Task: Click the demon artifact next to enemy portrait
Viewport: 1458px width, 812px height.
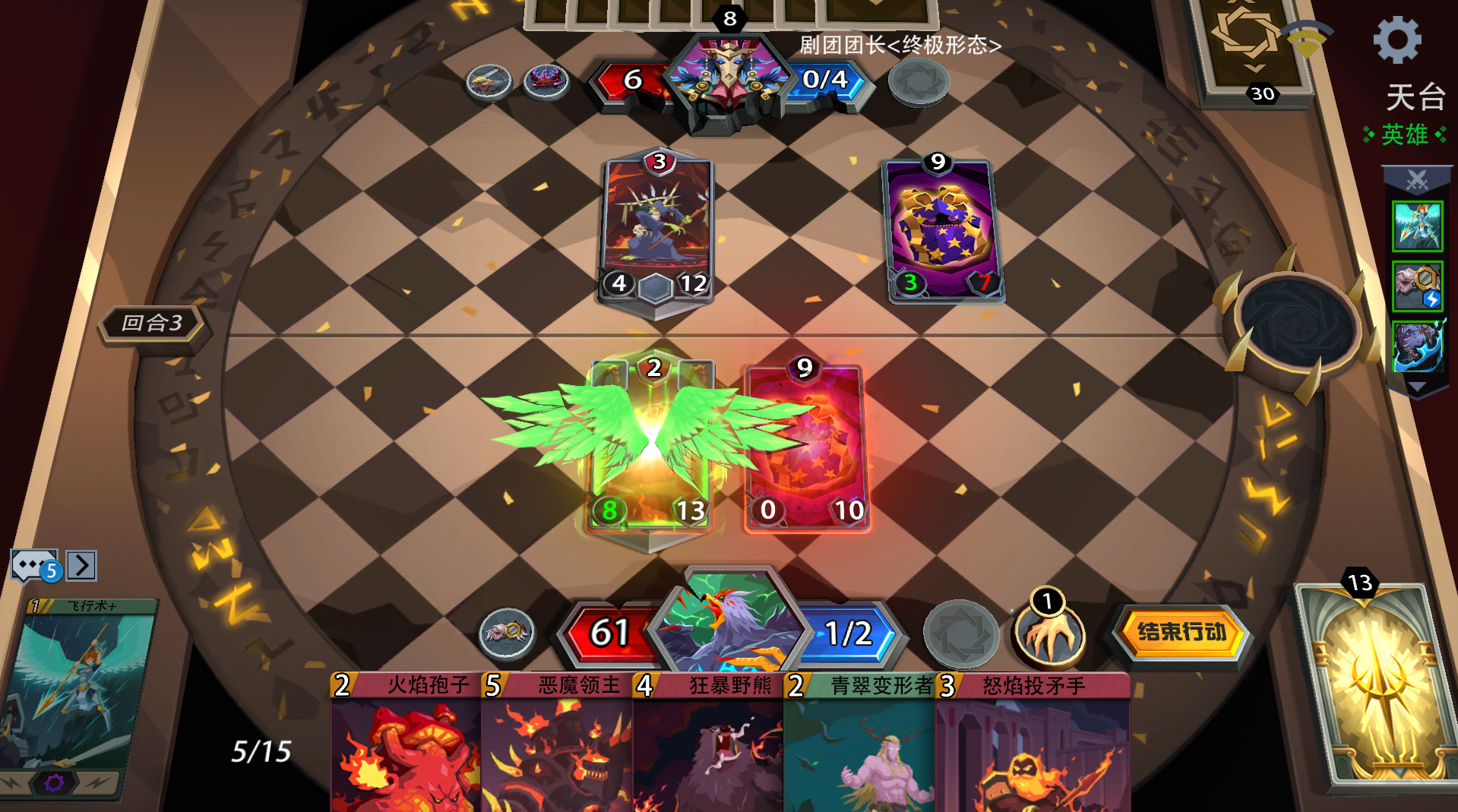Action: (x=546, y=81)
